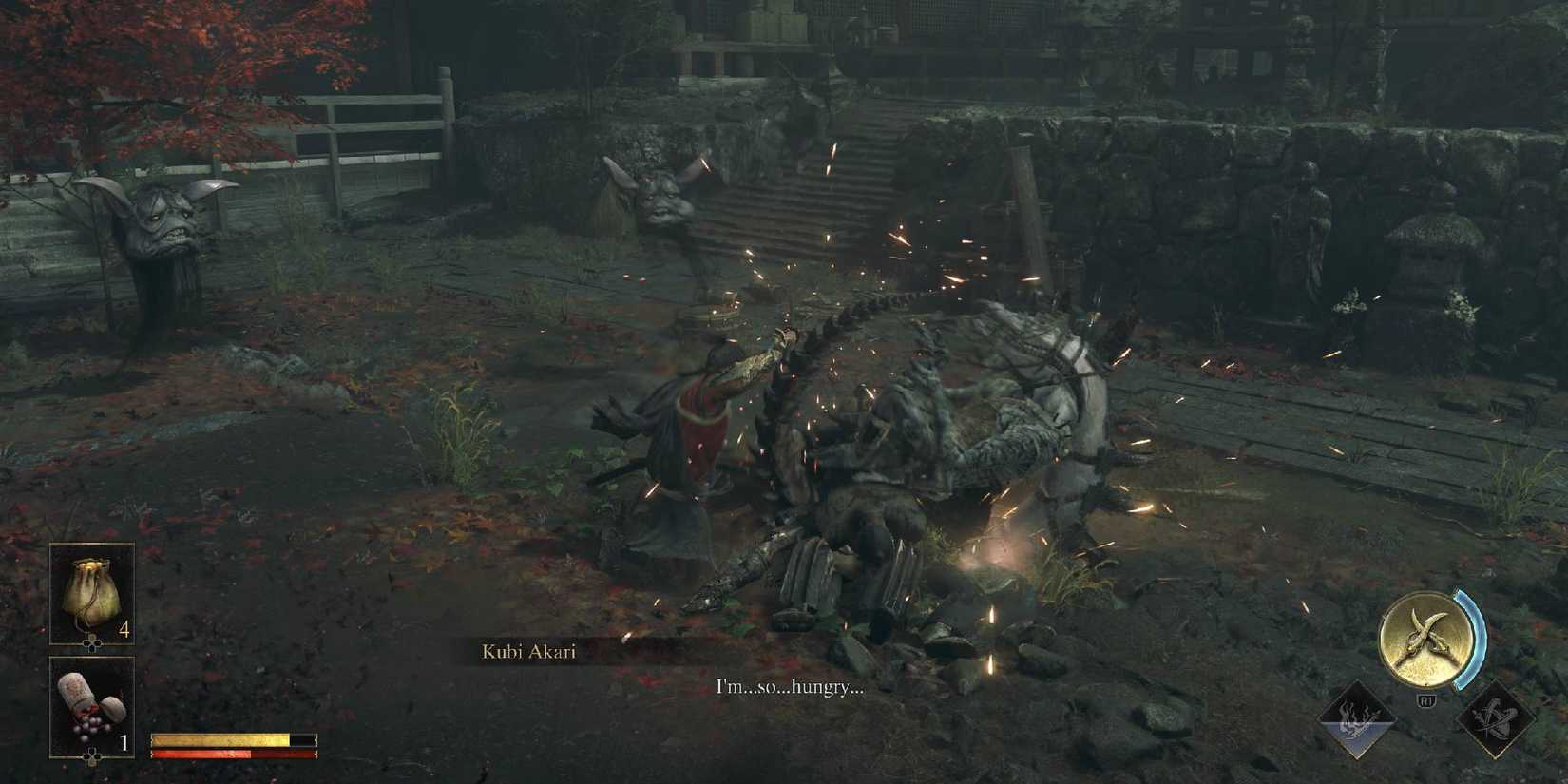Open the coin pouch item slot
Viewport: 1568px width, 784px height.
pos(90,589)
